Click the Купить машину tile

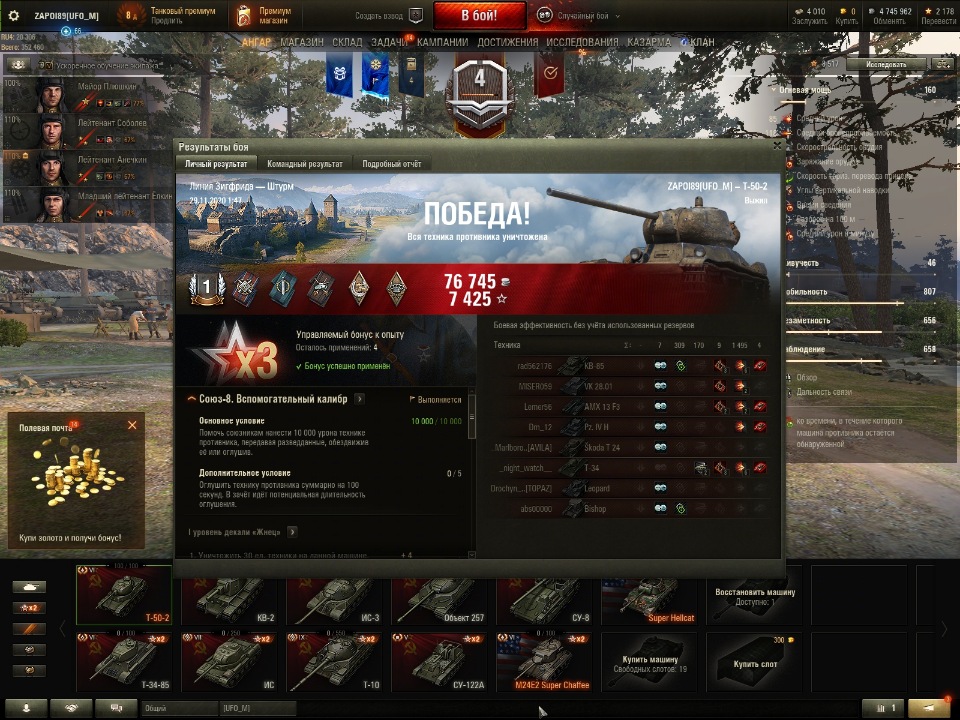pyautogui.click(x=650, y=661)
